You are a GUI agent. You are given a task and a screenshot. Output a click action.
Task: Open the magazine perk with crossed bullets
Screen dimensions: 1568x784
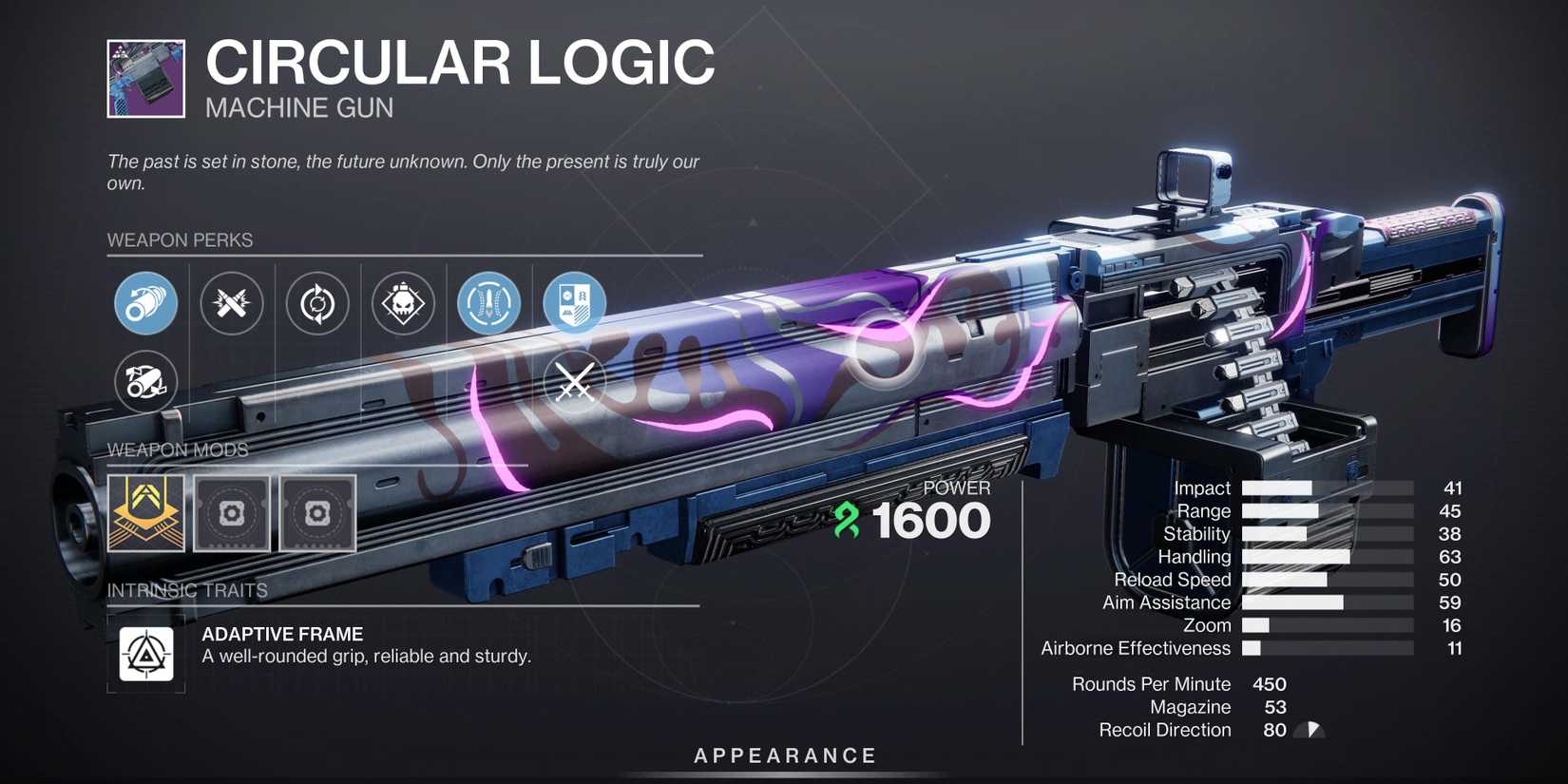pyautogui.click(x=231, y=303)
